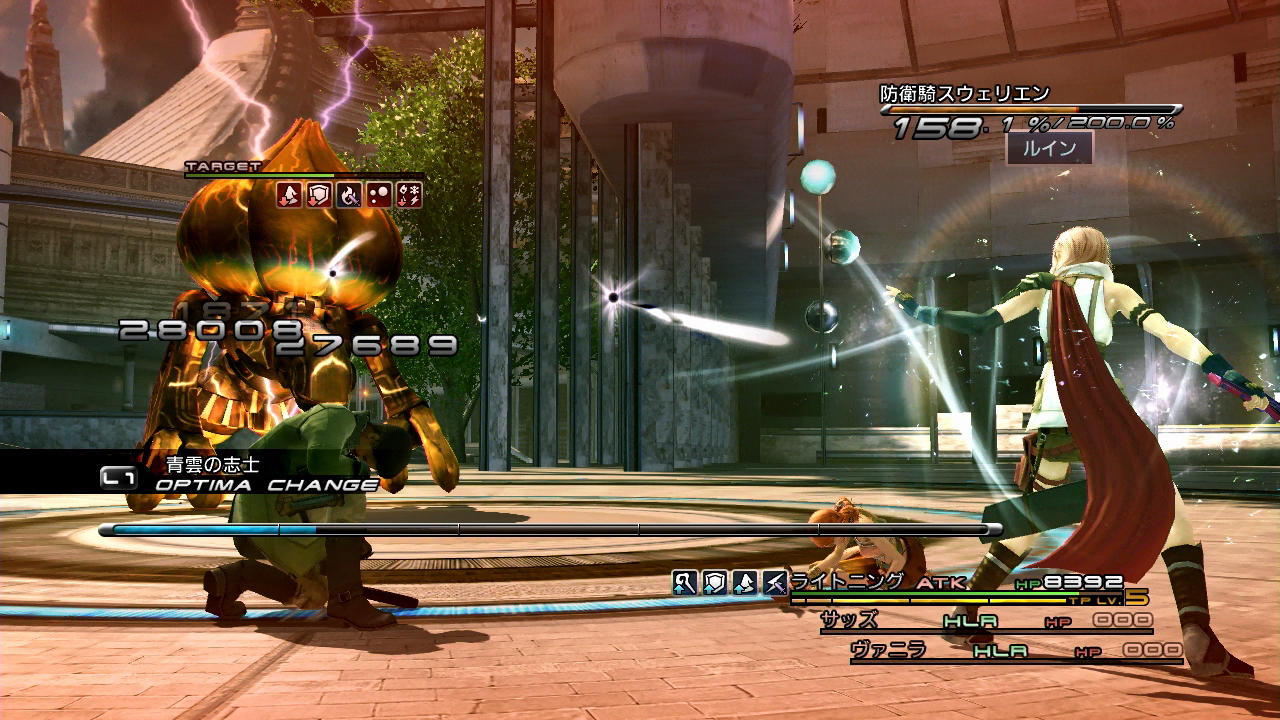Select Lightning's Bravery sword-up buff icon
Screen dimensions: 1280x720
[x=684, y=583]
